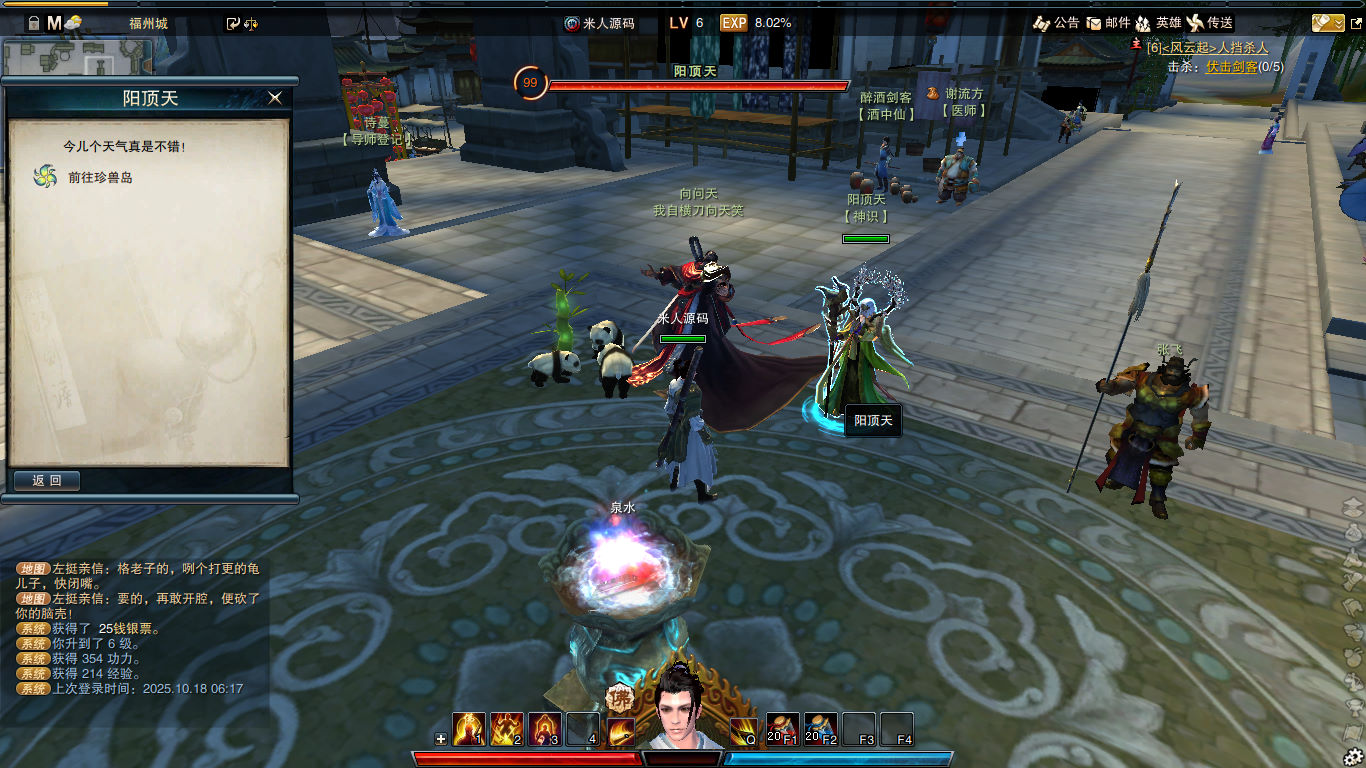
Task: Choose the 前往珍兽岛 dialogue option
Action: pos(100,177)
